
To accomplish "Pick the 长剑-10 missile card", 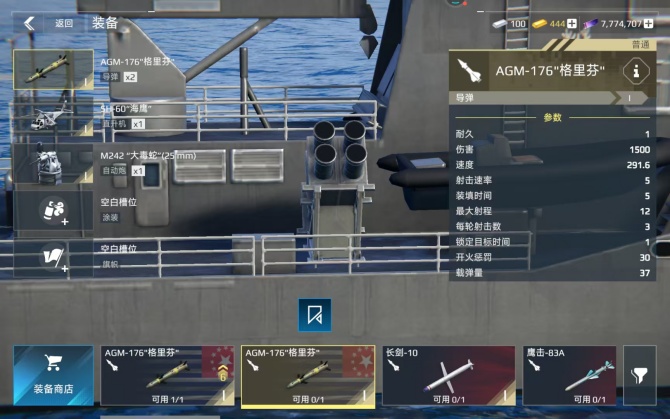I will point(448,375).
